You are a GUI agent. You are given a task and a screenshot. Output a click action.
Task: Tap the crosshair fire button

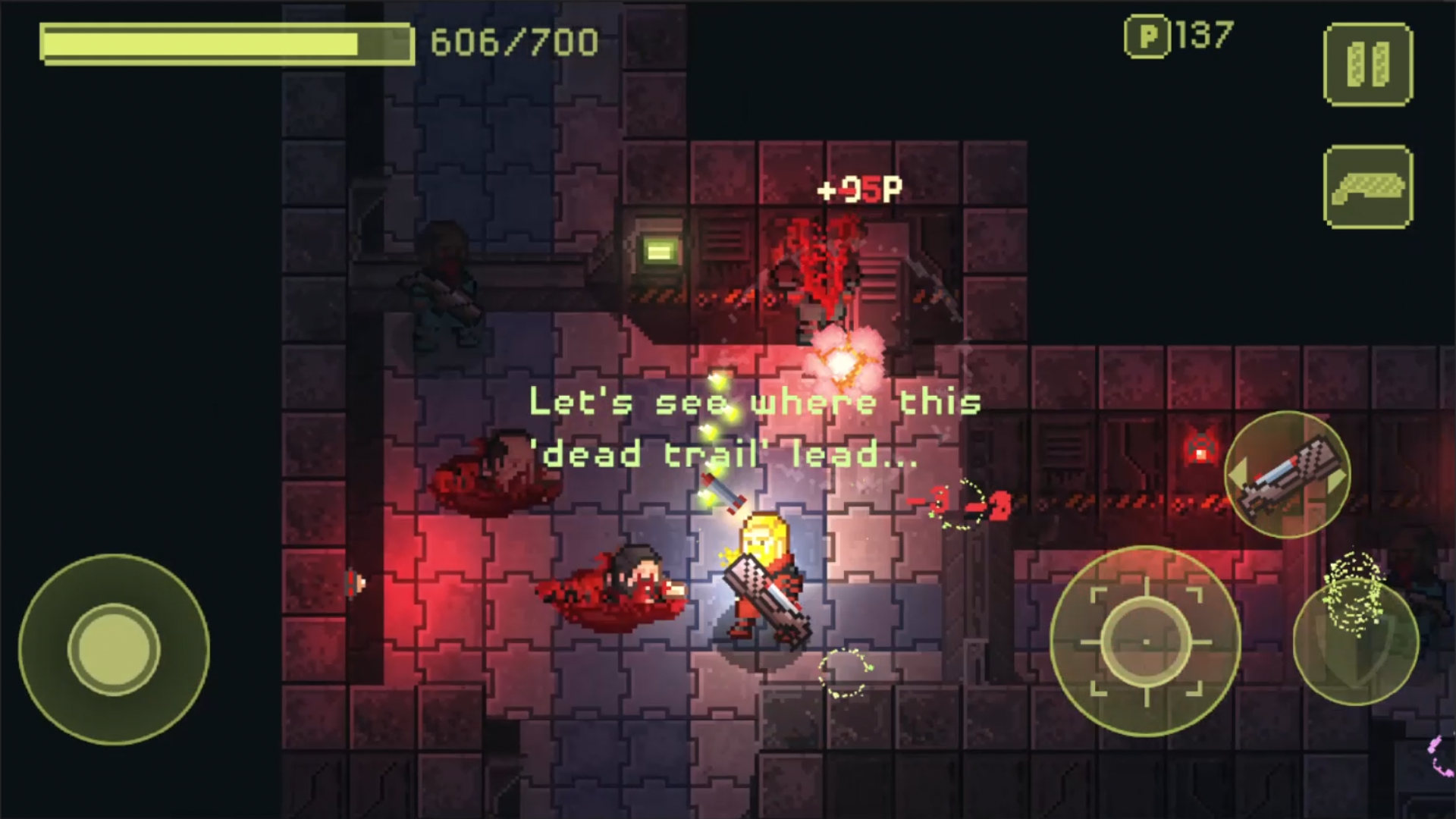1145,642
